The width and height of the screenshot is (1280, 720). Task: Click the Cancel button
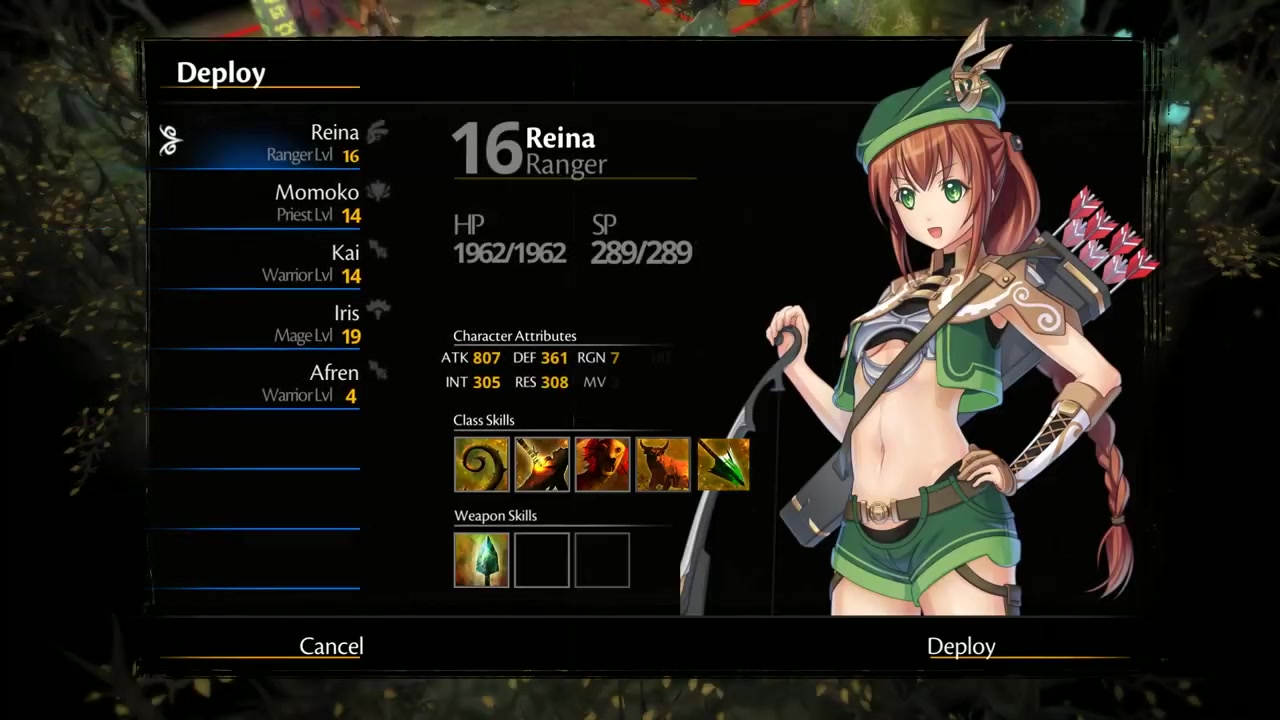click(x=331, y=646)
